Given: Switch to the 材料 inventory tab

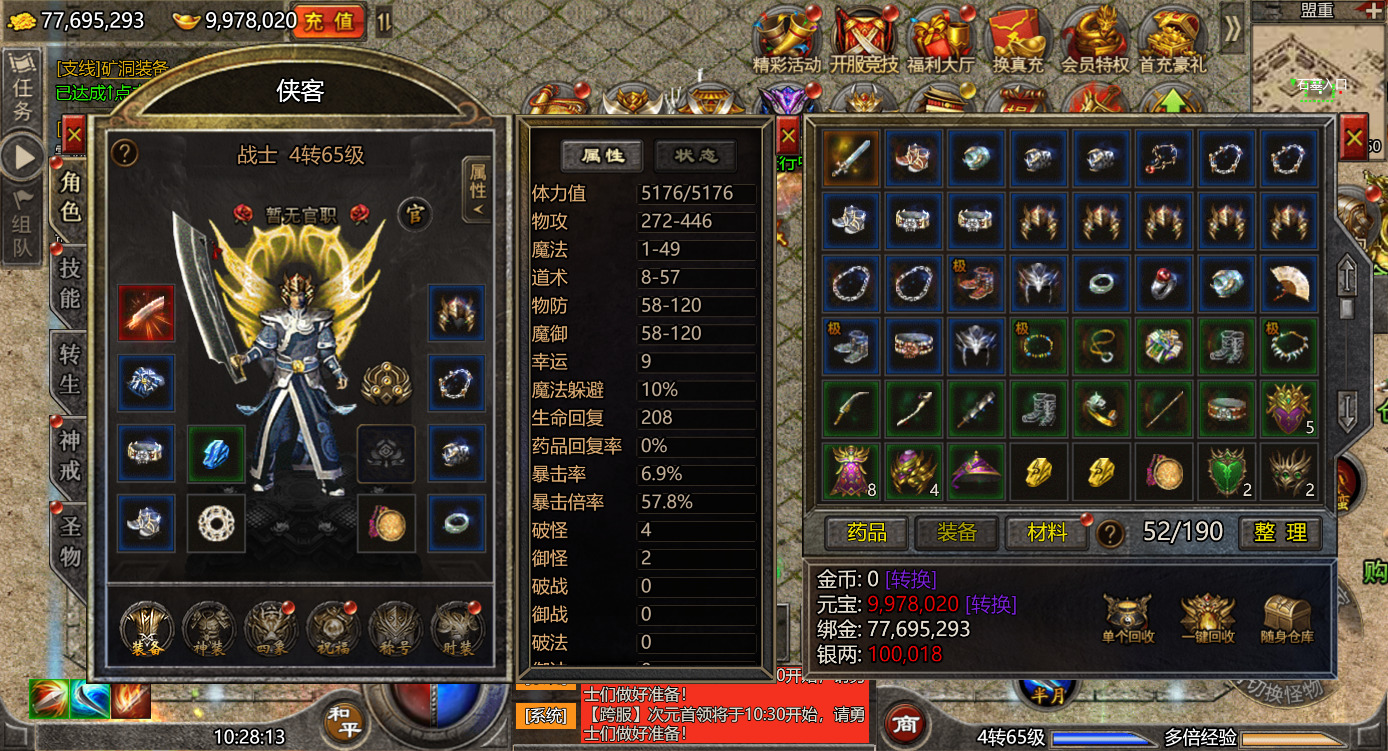Looking at the screenshot, I should click(1046, 533).
